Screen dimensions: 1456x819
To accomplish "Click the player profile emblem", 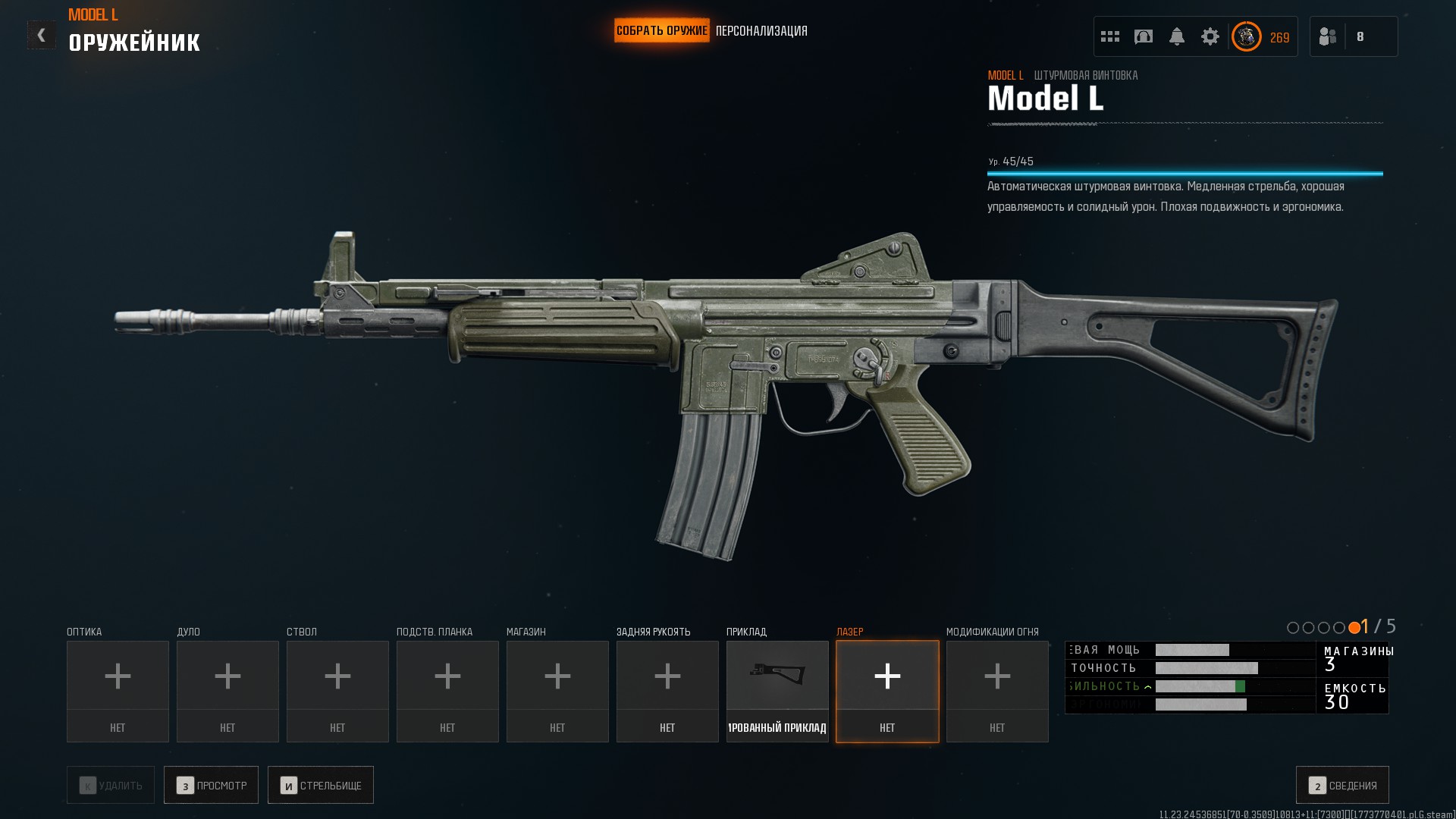I will [1246, 36].
